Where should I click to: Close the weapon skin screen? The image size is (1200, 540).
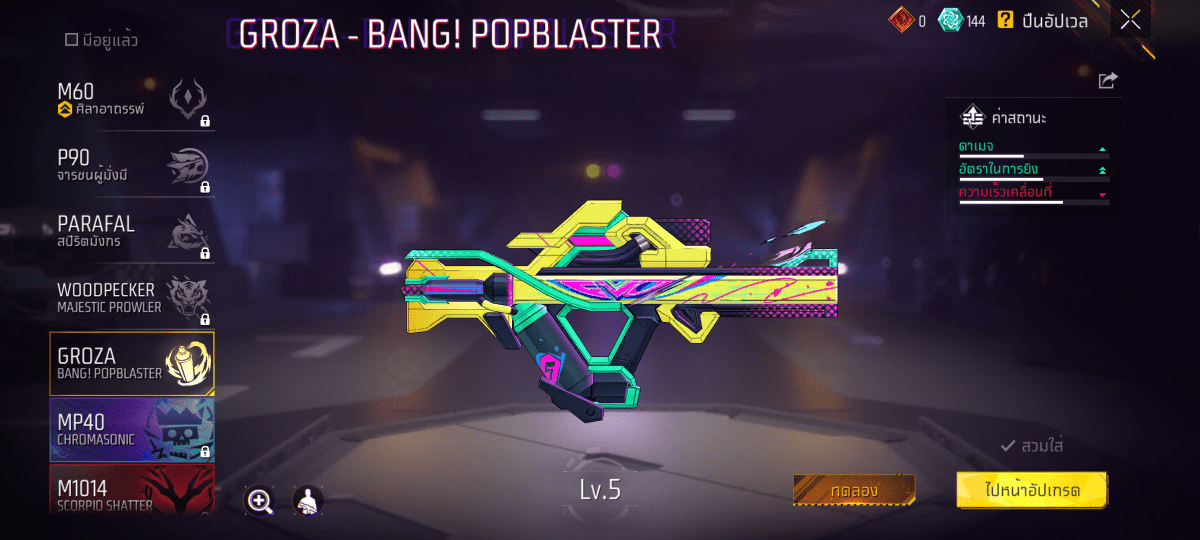[x=1130, y=20]
